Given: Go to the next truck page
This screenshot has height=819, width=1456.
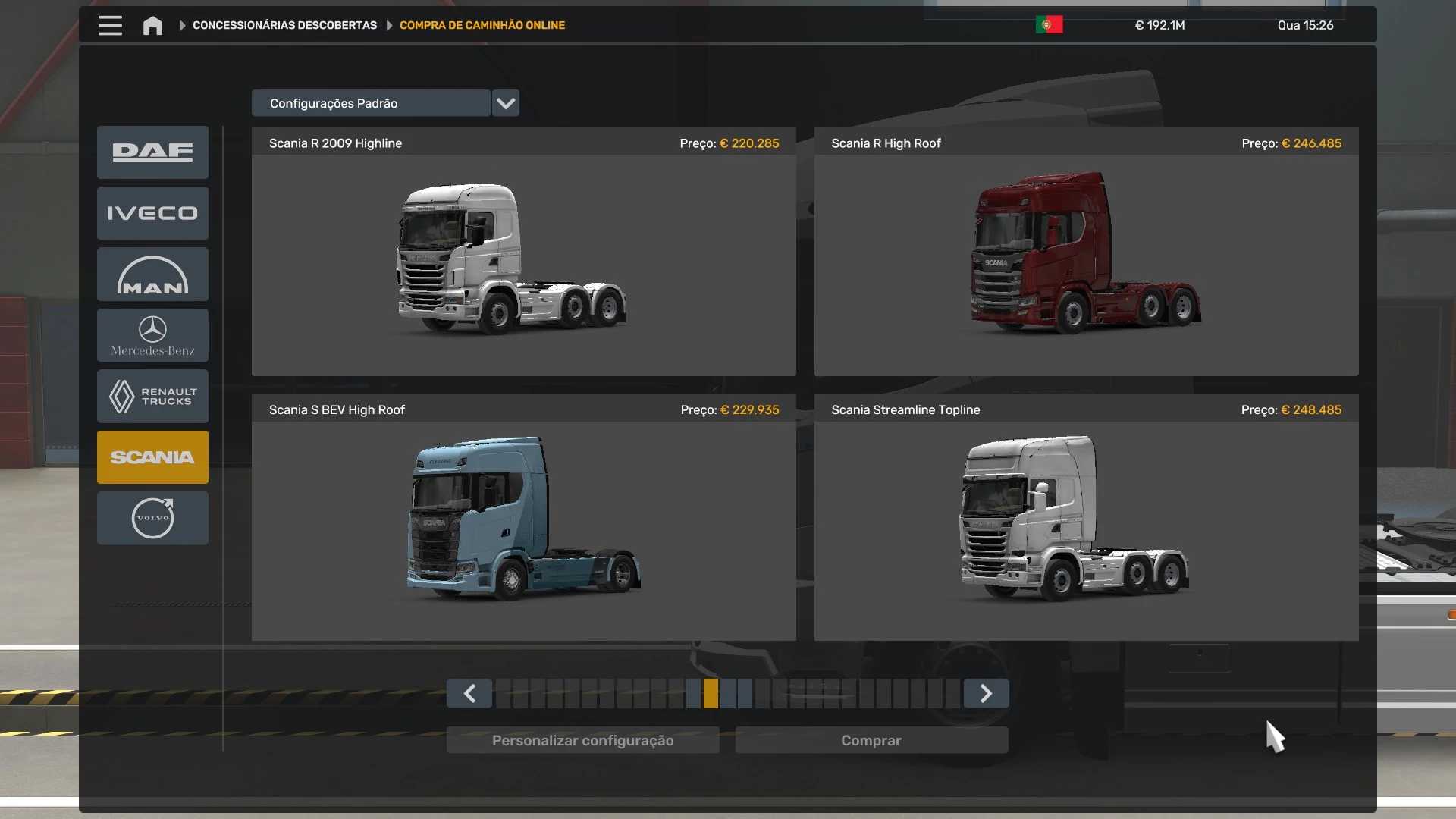Looking at the screenshot, I should [x=986, y=693].
